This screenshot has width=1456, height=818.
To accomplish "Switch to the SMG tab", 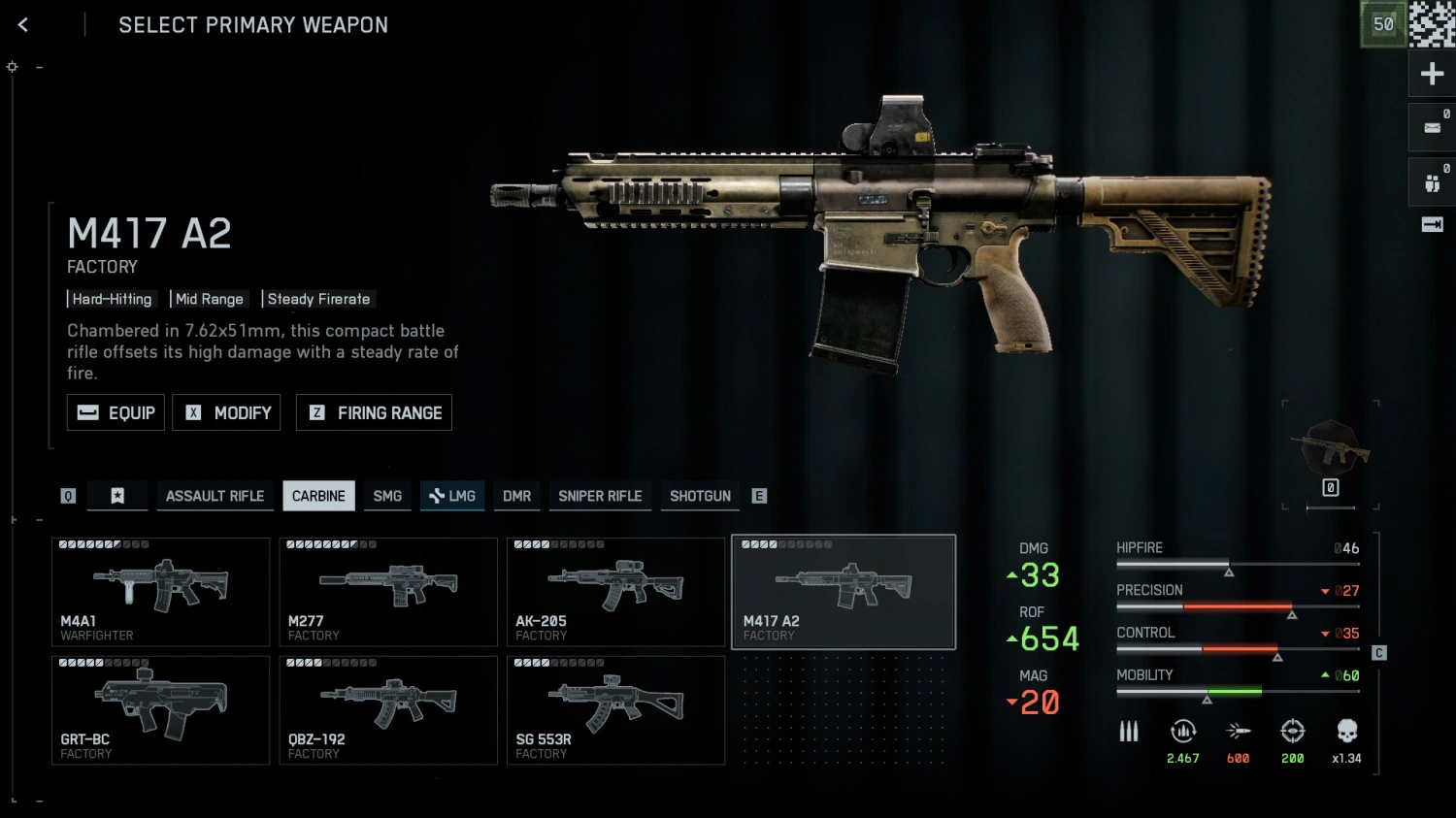I will [387, 496].
